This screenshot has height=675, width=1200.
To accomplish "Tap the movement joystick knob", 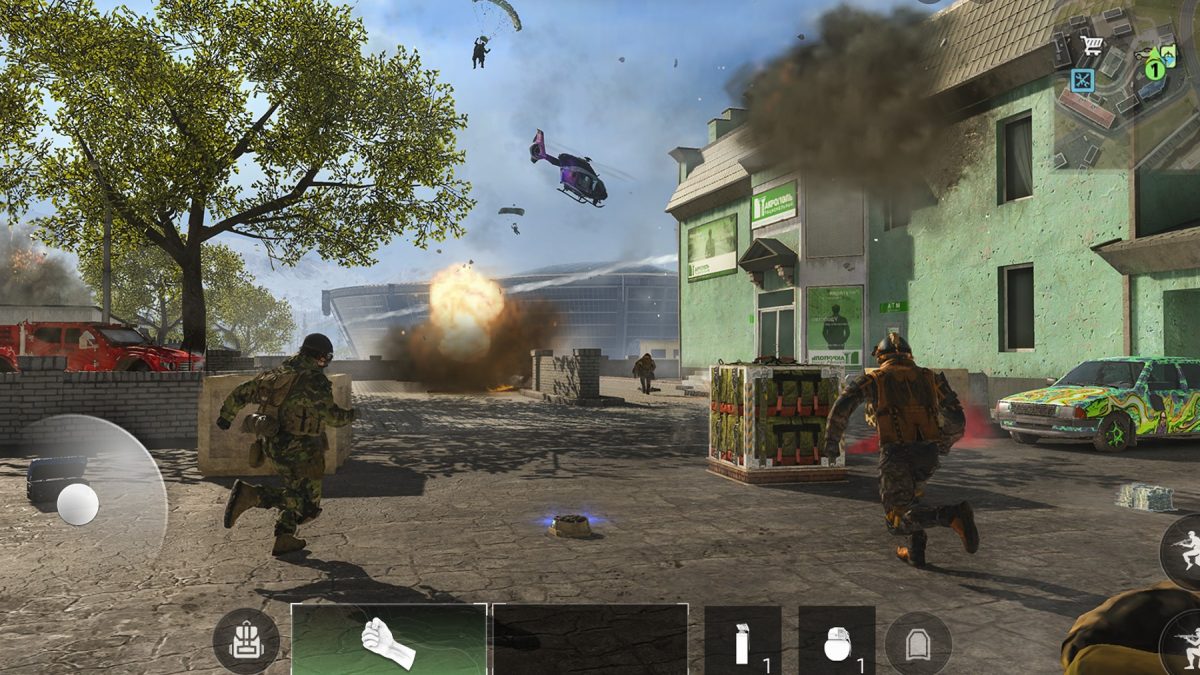I will coord(77,504).
